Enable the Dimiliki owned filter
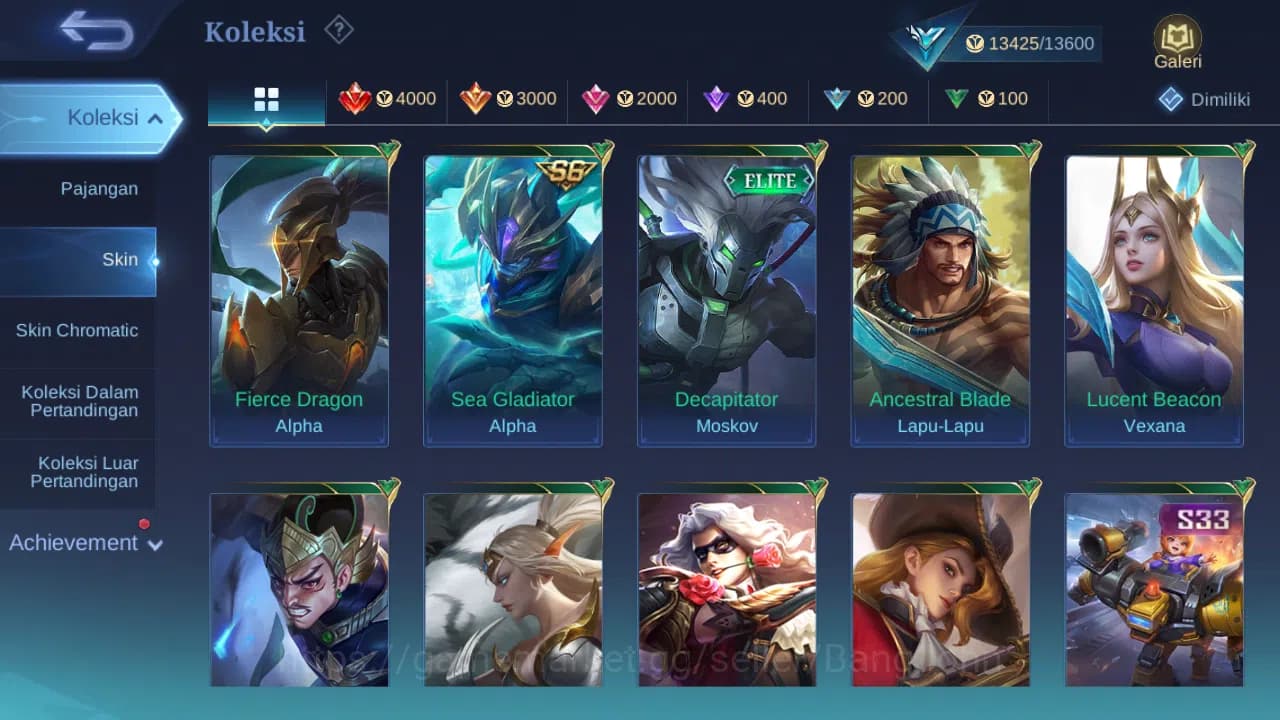Image resolution: width=1280 pixels, height=720 pixels. 1198,99
